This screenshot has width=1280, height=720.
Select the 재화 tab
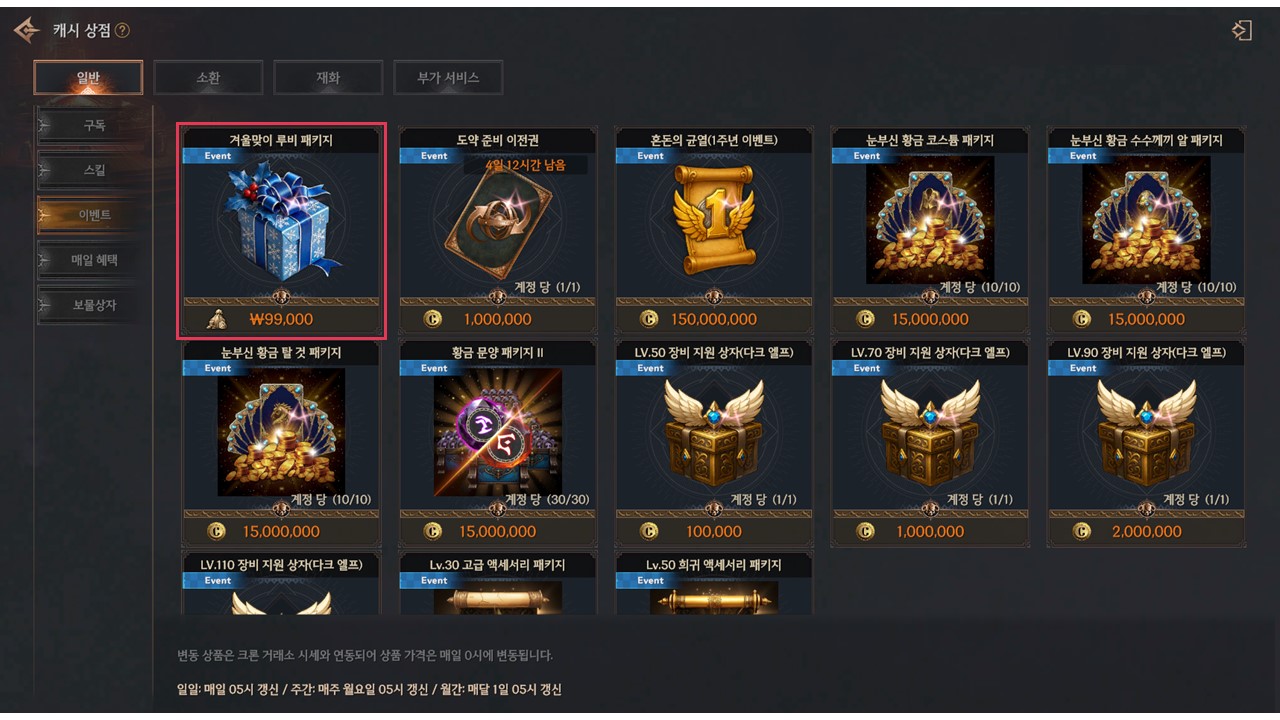(x=328, y=78)
